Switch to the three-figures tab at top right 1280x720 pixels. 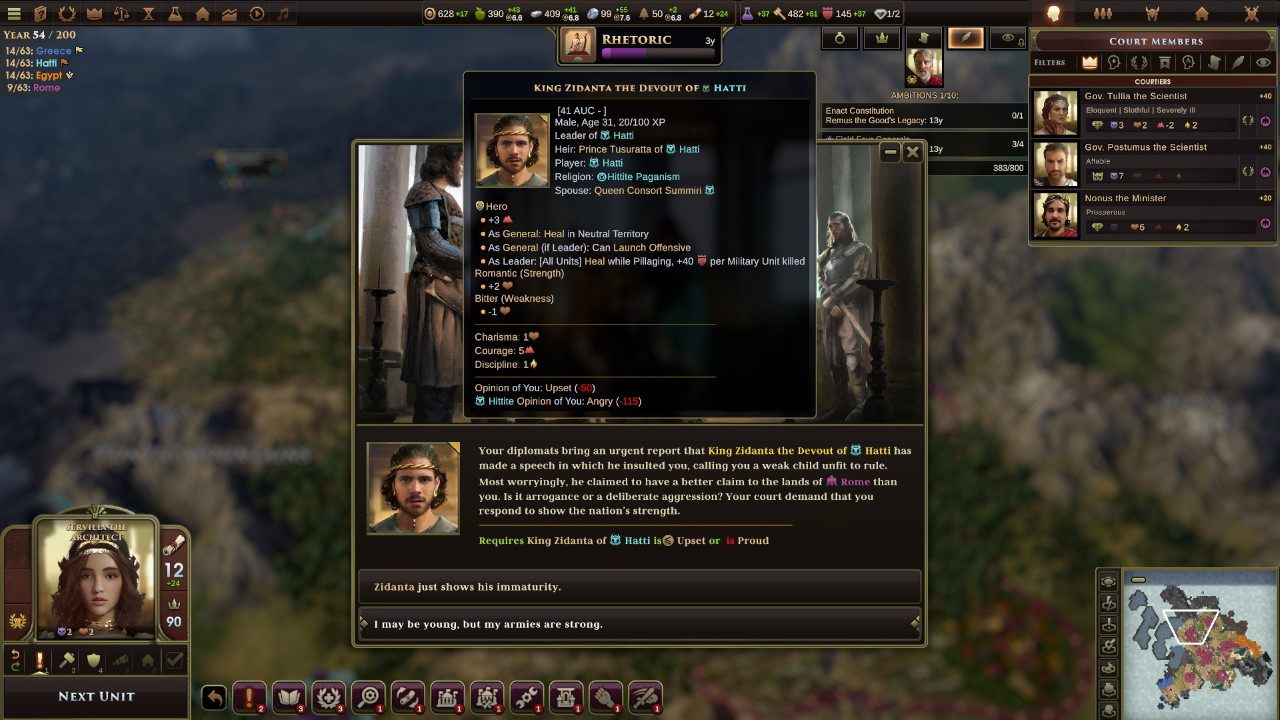[x=1103, y=14]
